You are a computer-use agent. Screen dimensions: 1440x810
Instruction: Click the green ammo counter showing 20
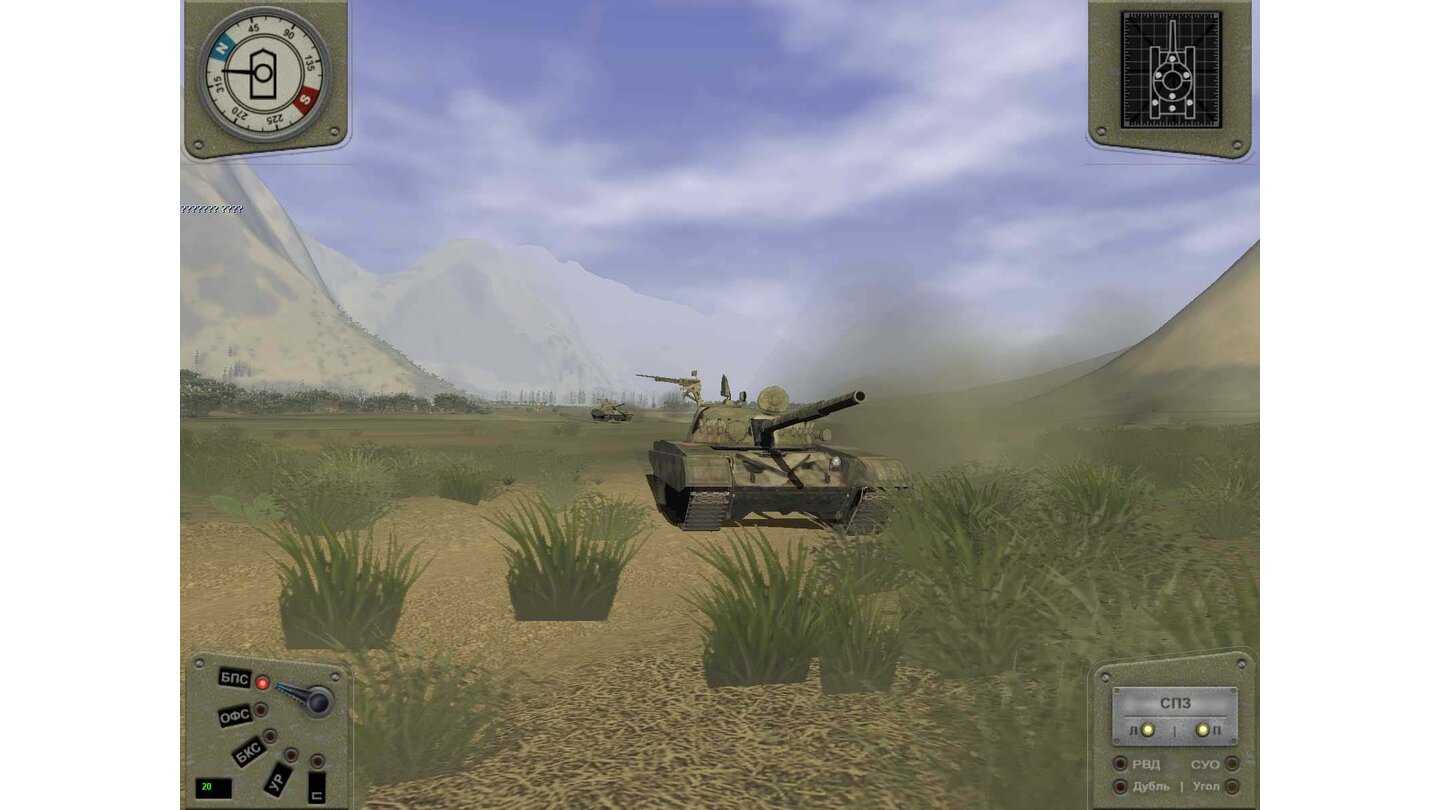(213, 786)
